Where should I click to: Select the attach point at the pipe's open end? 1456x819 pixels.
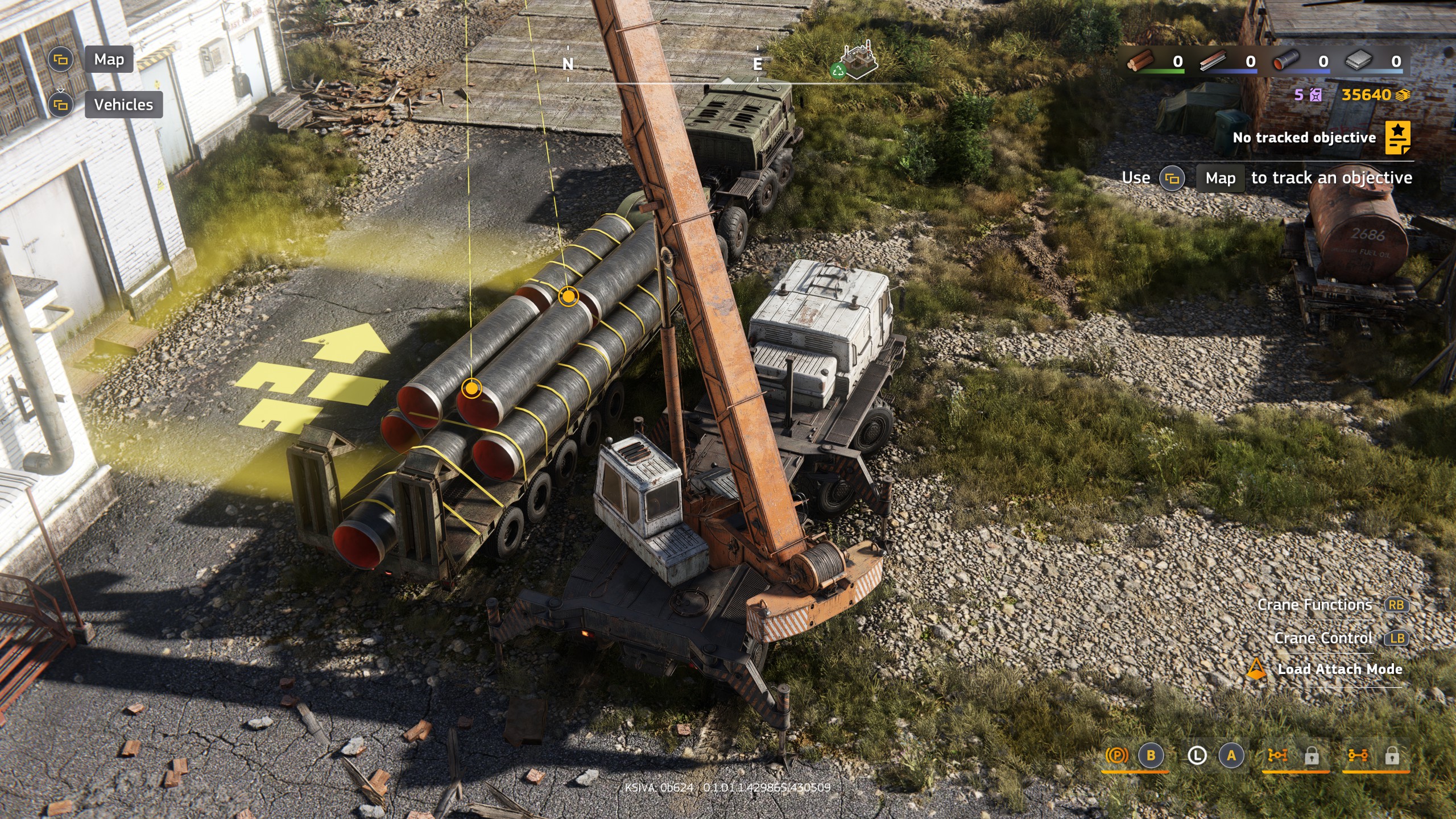coord(471,389)
